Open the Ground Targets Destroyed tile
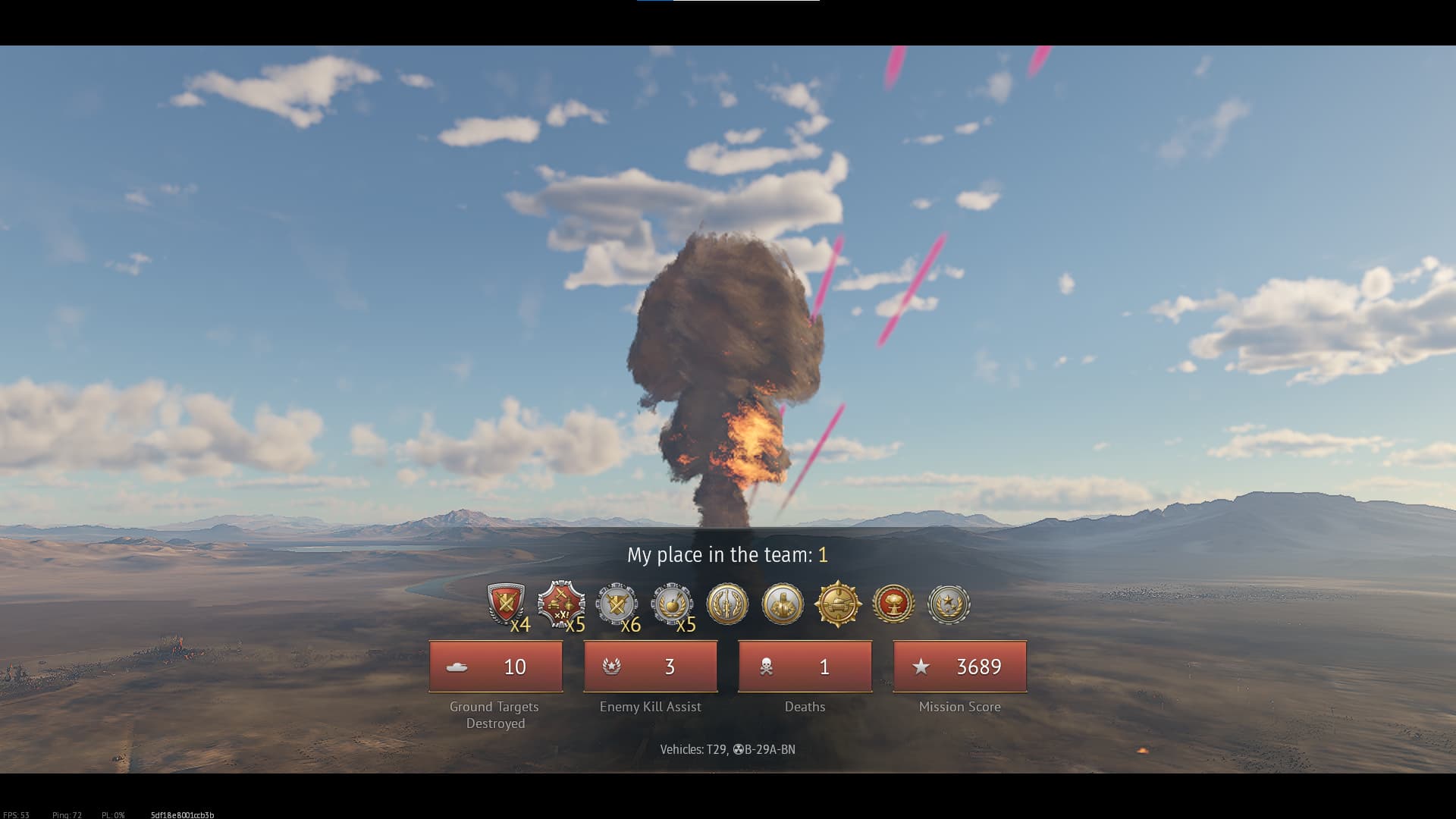The image size is (1456, 819). 496,667
